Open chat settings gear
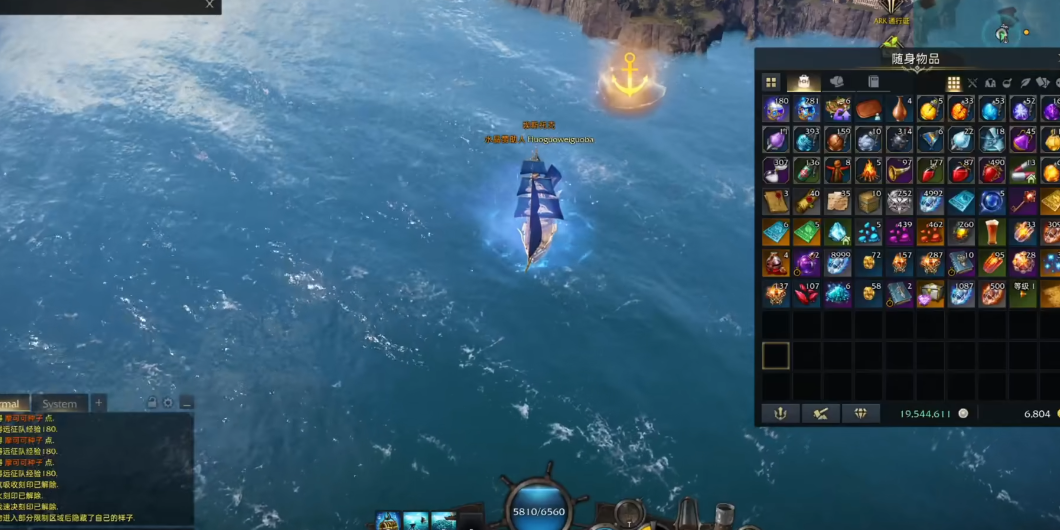This screenshot has width=1060, height=530. [168, 403]
